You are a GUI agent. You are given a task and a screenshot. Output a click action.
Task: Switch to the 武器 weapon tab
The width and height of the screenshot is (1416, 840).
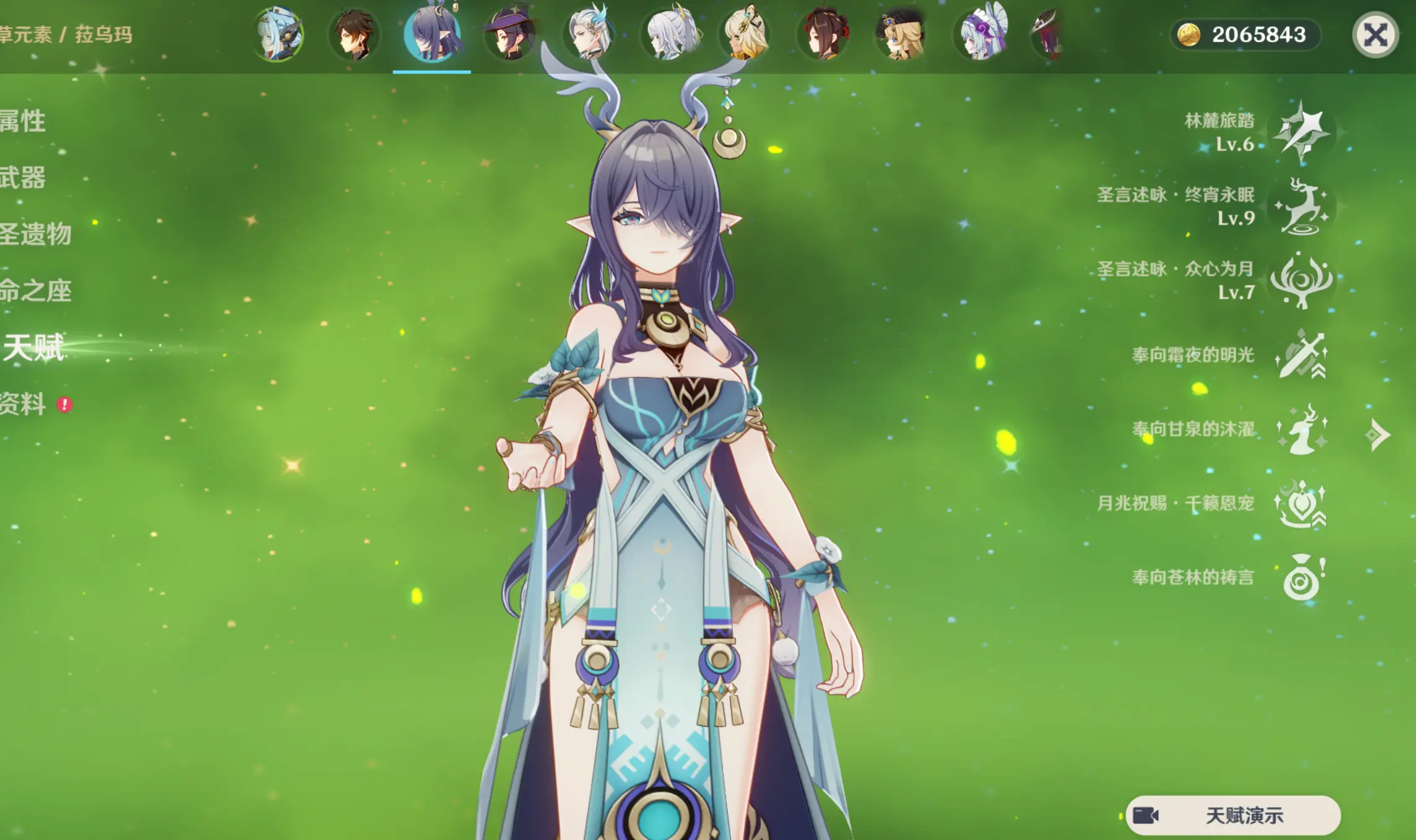23,178
